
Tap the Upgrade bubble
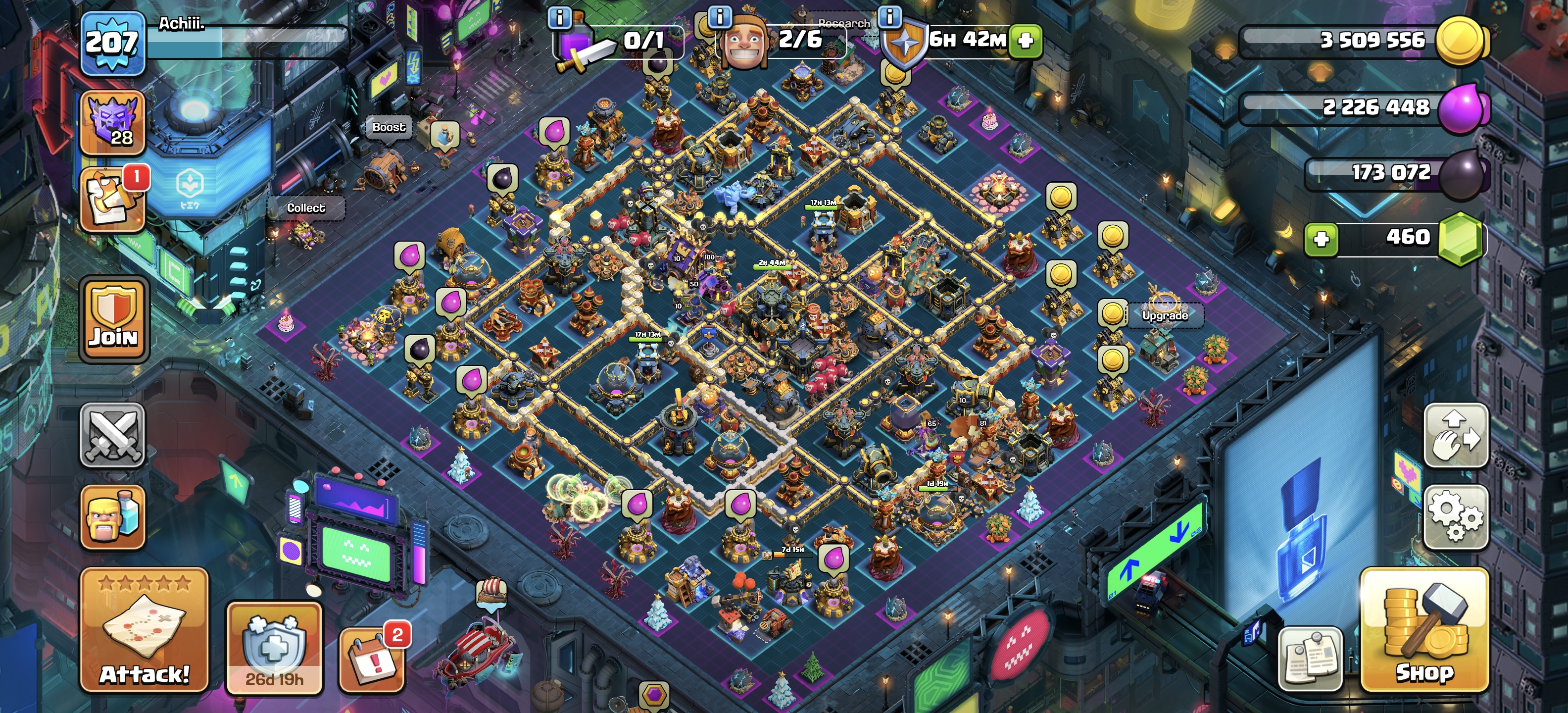coord(1165,315)
